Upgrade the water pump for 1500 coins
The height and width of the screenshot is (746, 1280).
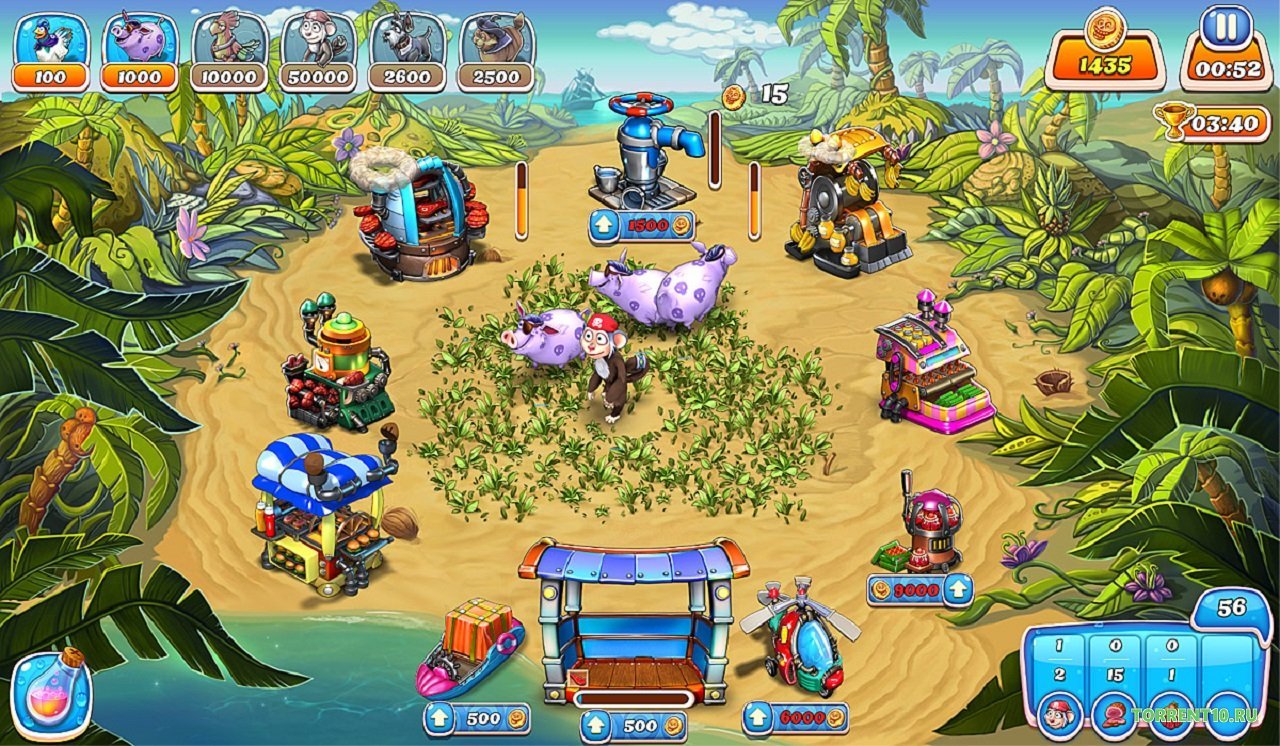point(641,227)
